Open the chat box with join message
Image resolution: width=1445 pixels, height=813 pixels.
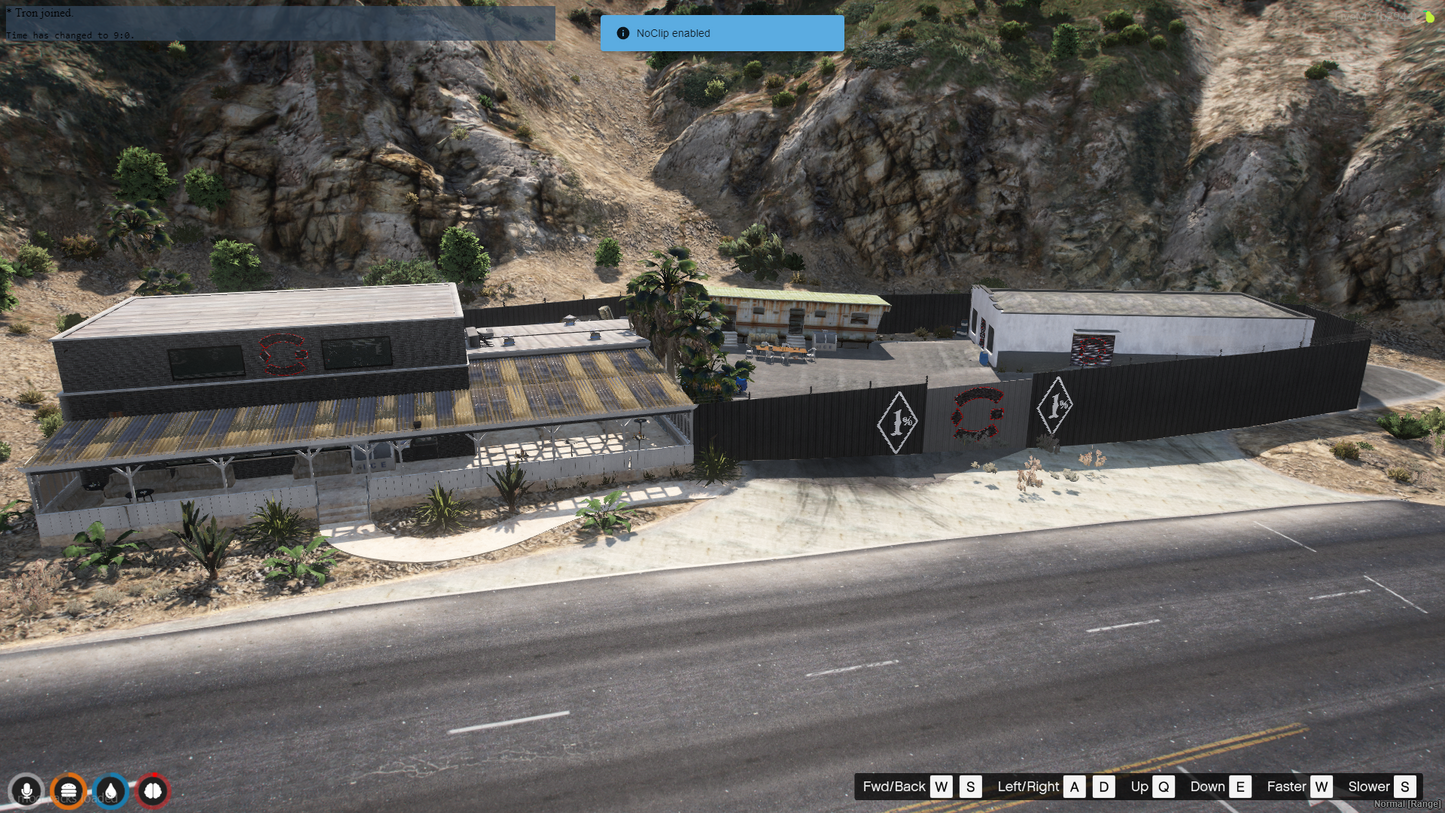pyautogui.click(x=279, y=24)
